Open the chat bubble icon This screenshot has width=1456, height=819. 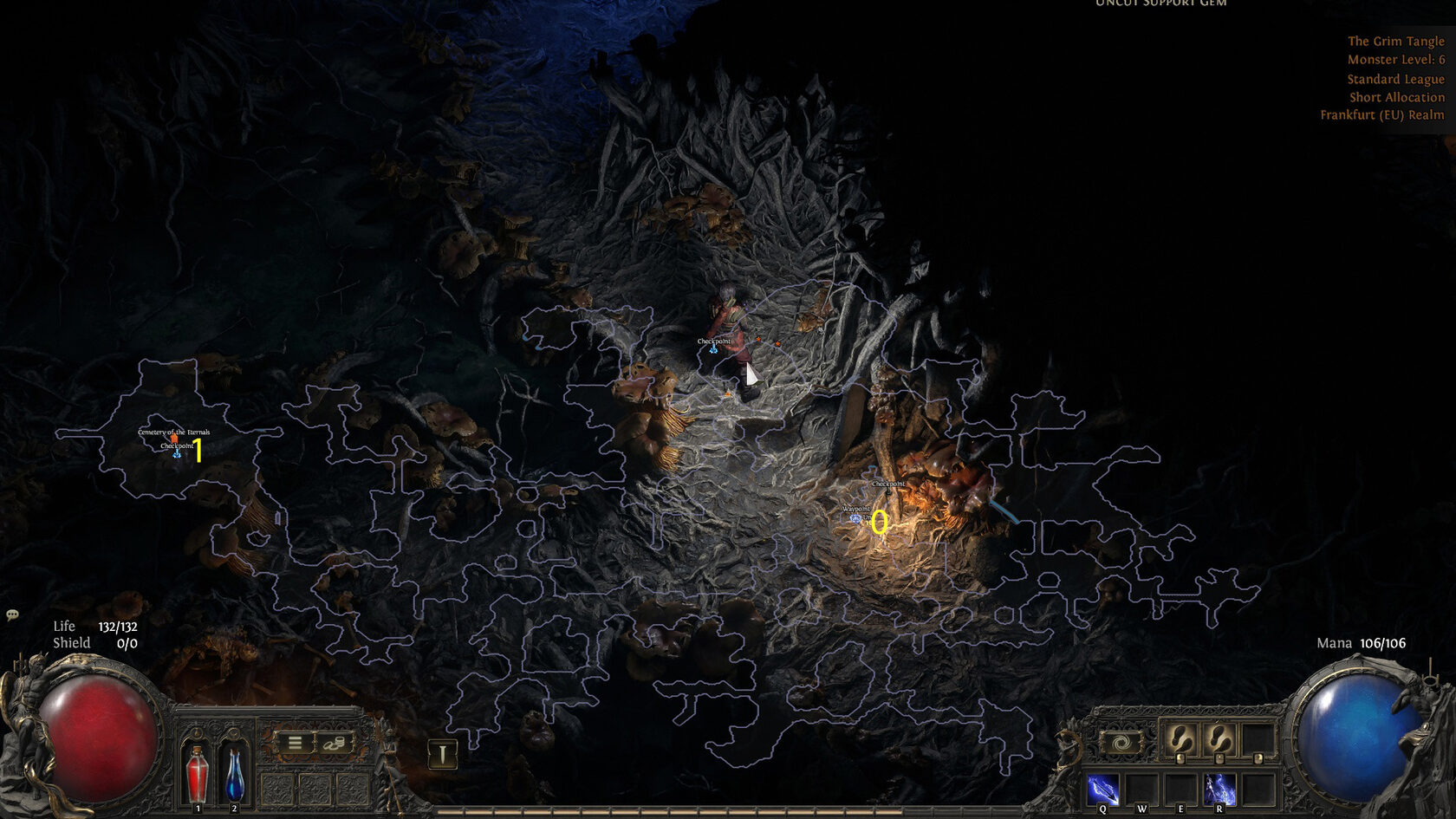[x=12, y=615]
